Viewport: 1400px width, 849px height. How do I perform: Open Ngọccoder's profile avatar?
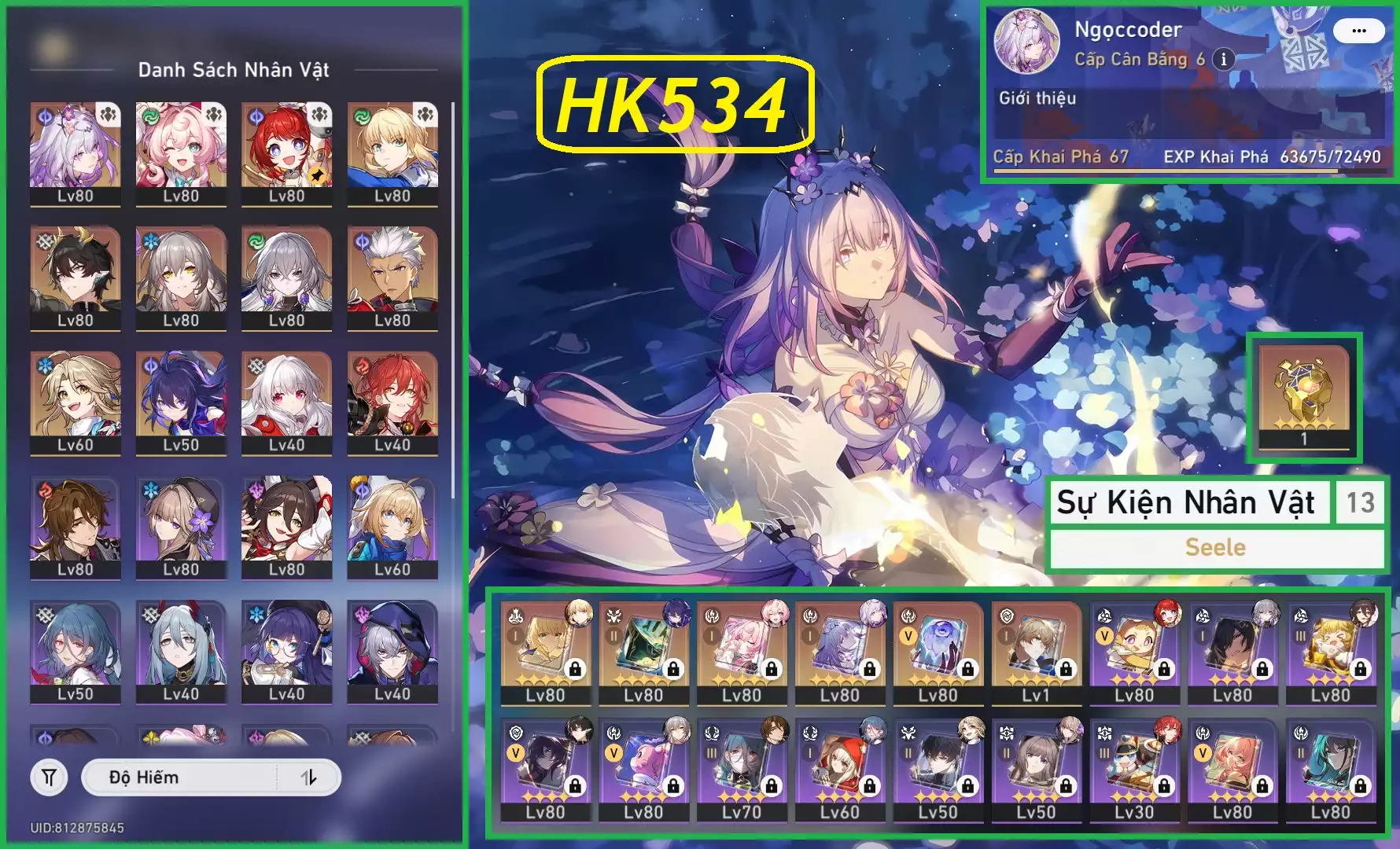(x=1026, y=41)
